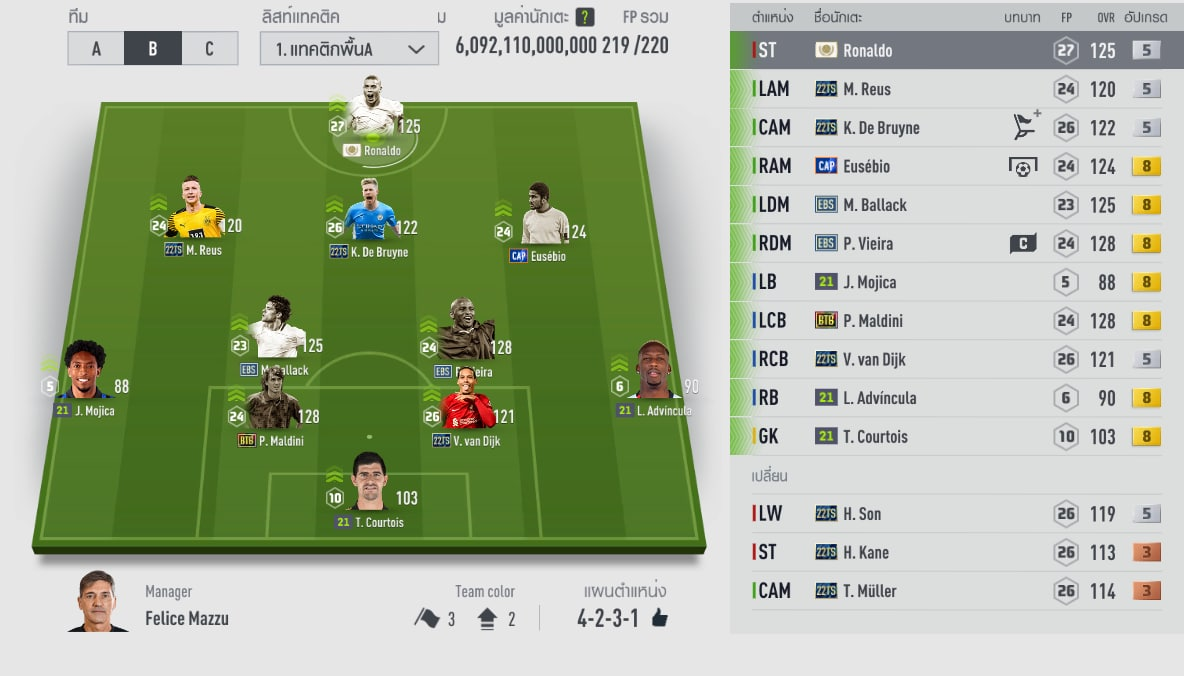The width and height of the screenshot is (1184, 676).
Task: Click the green question mark help icon
Action: point(585,17)
